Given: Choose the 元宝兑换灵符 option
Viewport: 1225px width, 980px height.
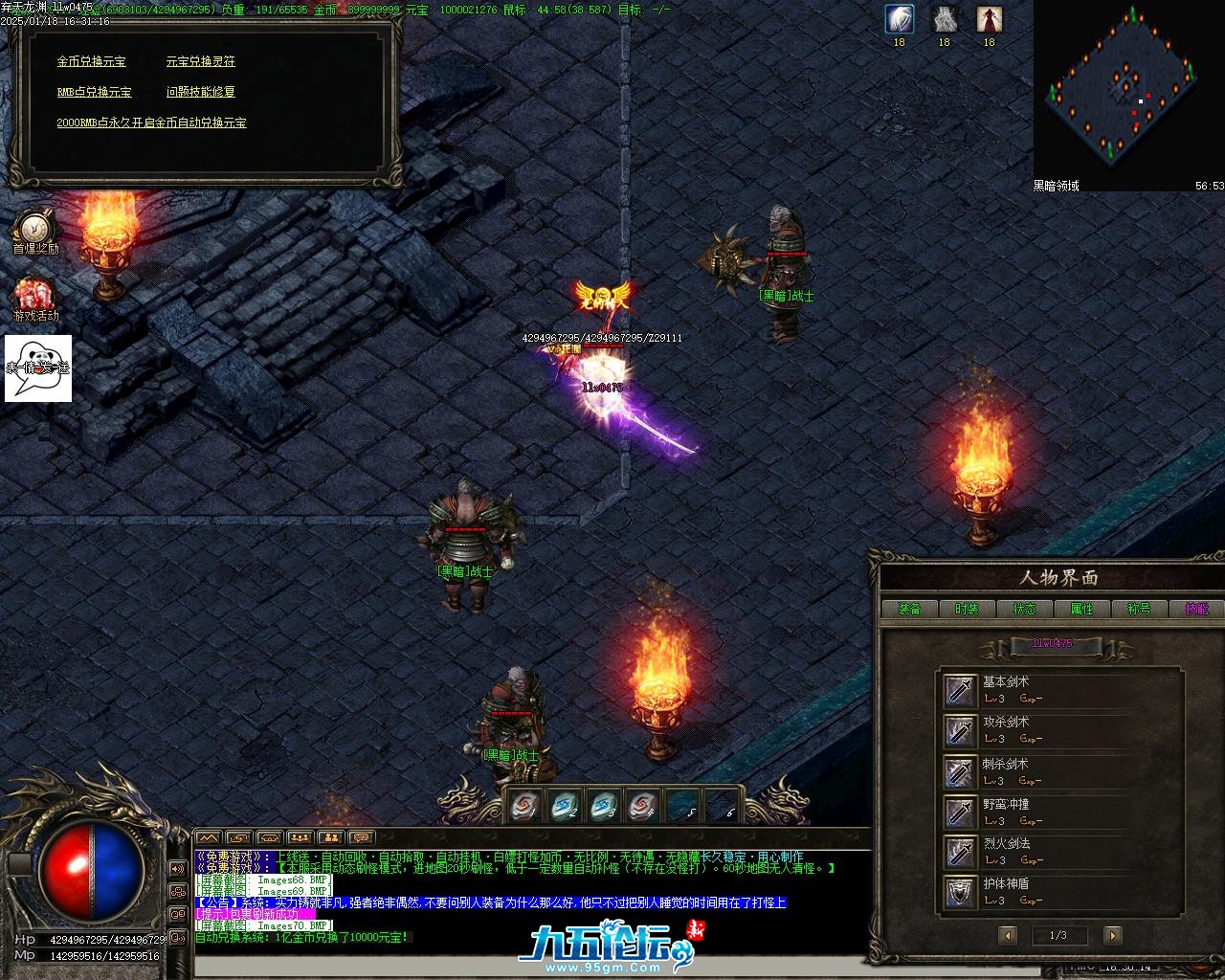Looking at the screenshot, I should tap(200, 61).
